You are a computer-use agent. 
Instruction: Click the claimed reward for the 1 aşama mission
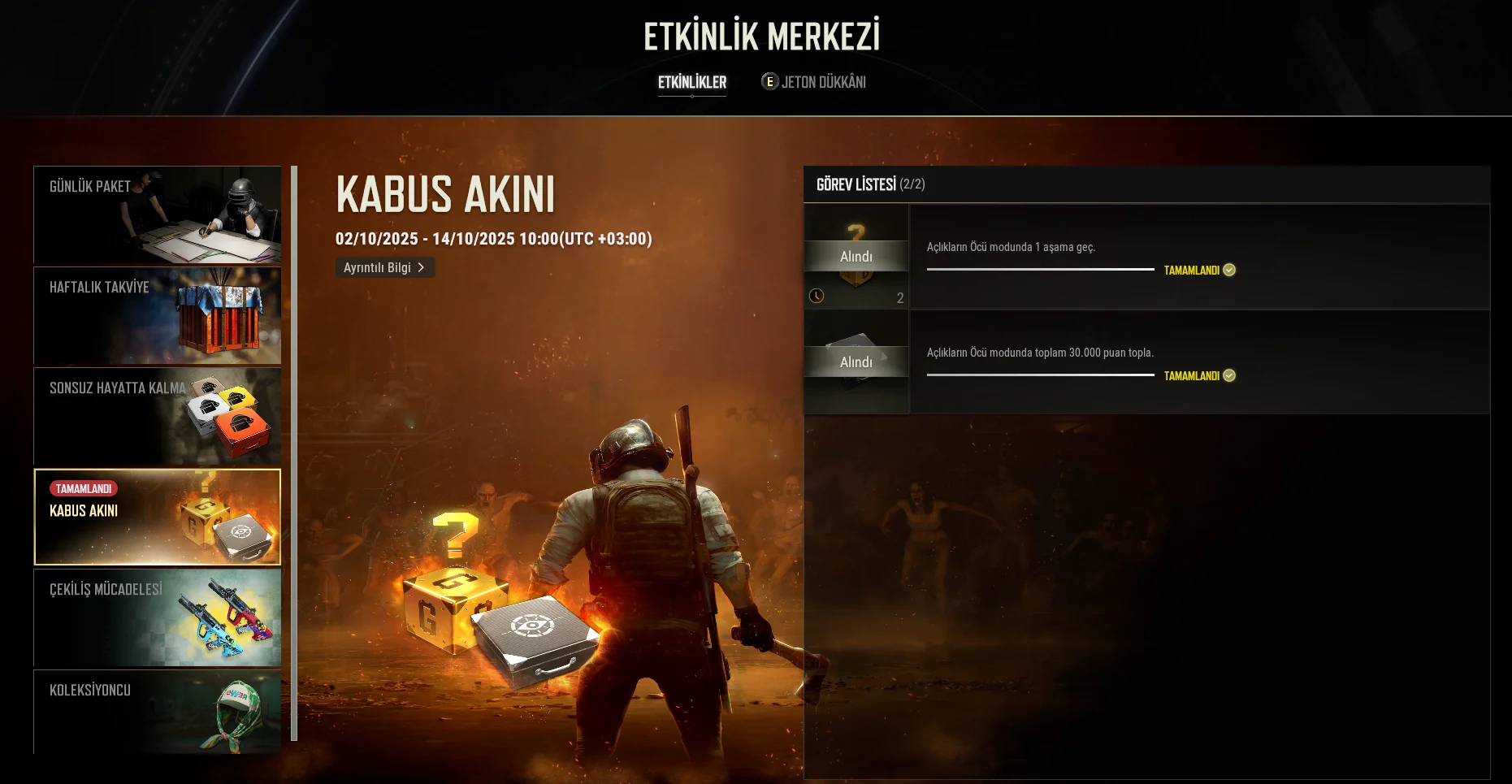click(856, 257)
